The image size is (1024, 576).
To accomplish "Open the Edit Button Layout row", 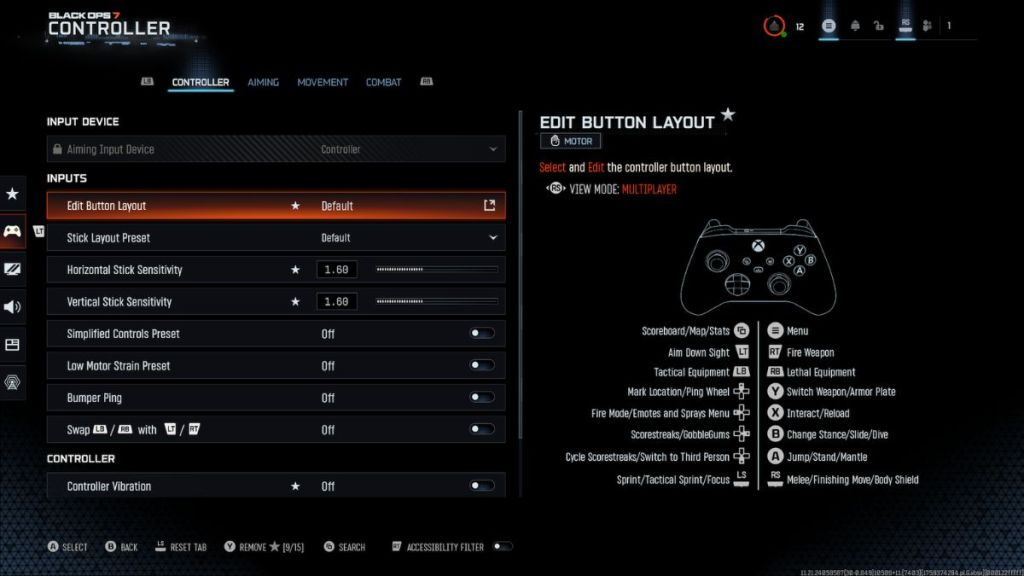I will pyautogui.click(x=275, y=206).
